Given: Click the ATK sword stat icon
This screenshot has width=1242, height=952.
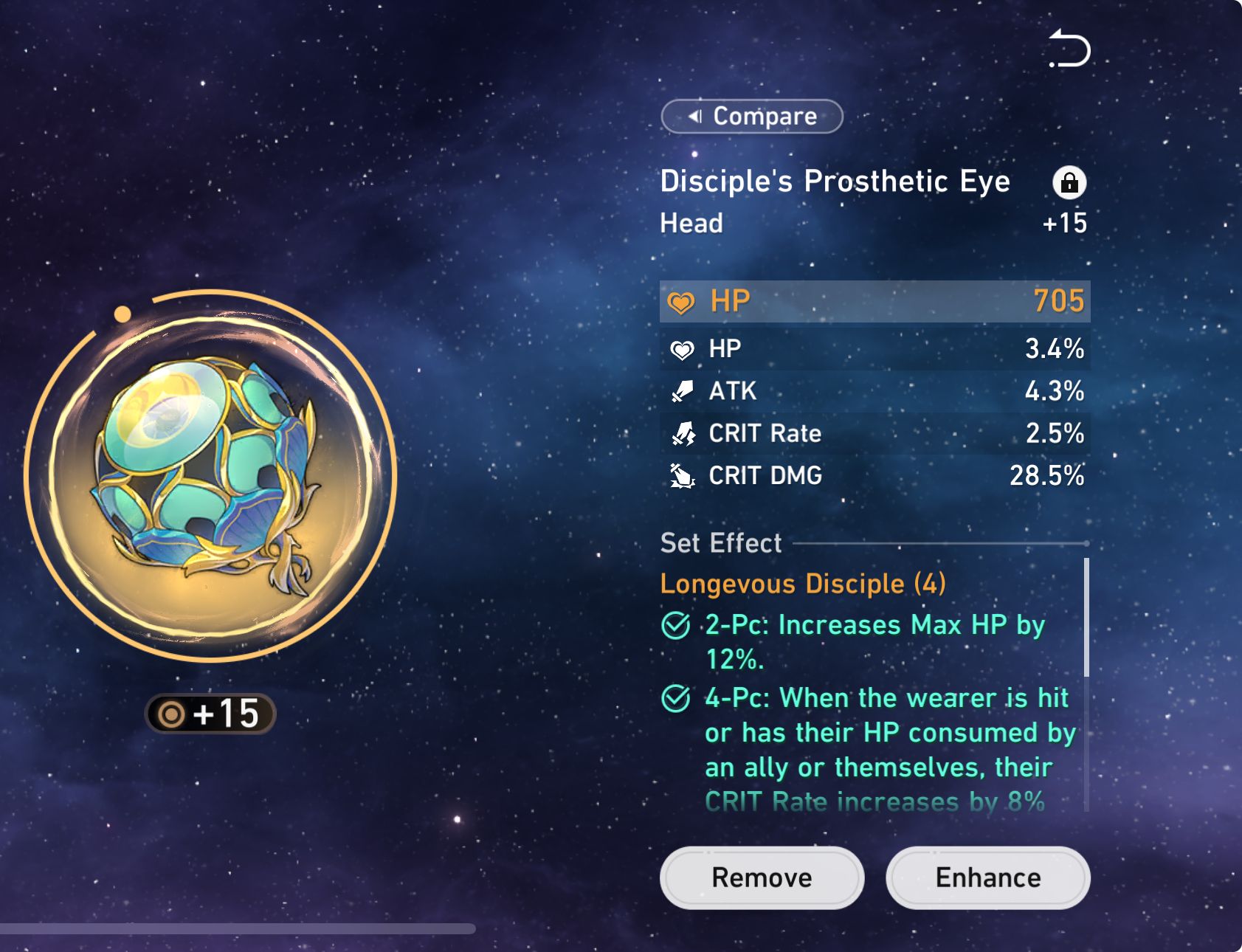Looking at the screenshot, I should [x=683, y=391].
